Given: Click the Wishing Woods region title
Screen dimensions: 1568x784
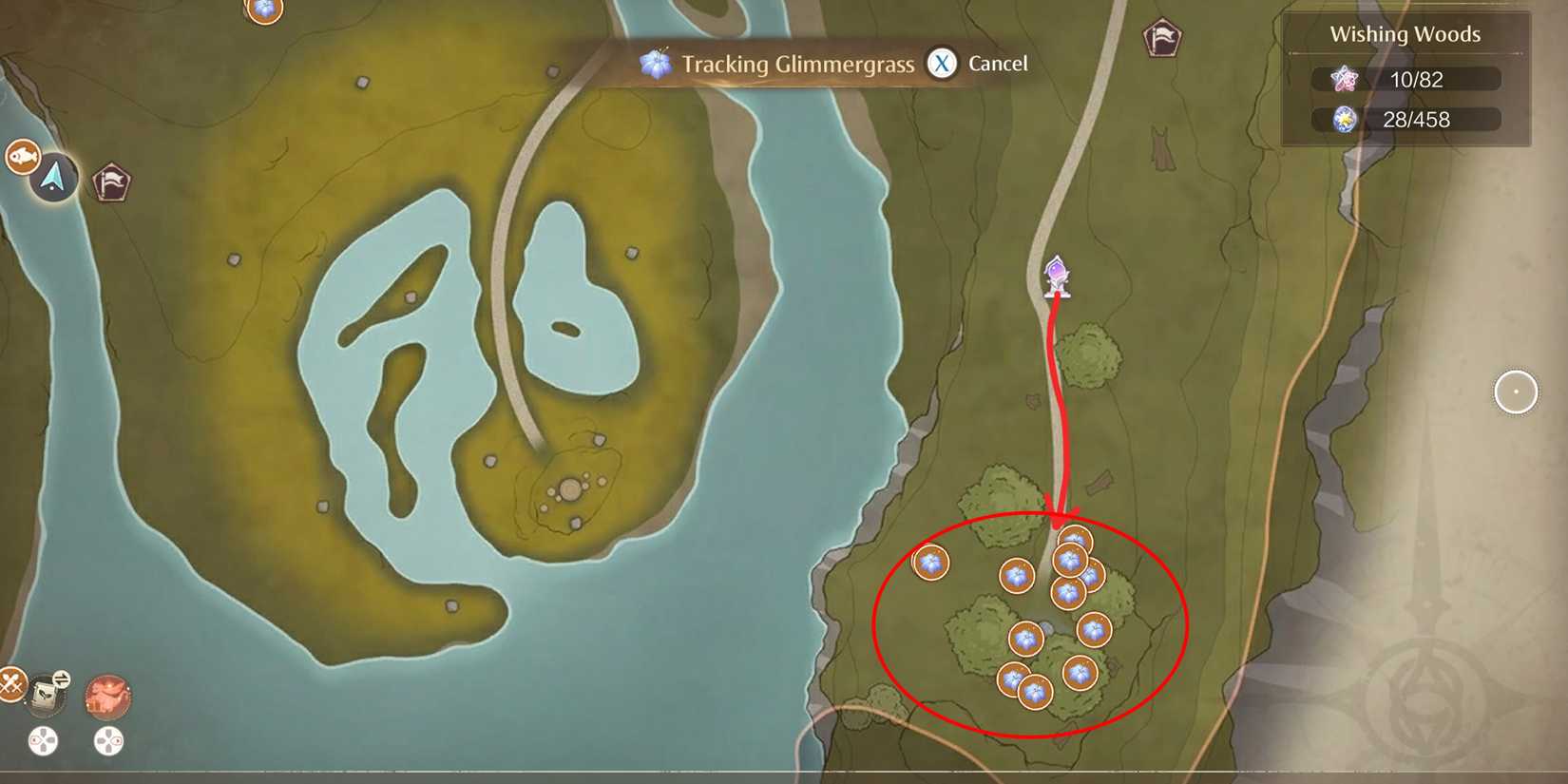Looking at the screenshot, I should point(1404,33).
